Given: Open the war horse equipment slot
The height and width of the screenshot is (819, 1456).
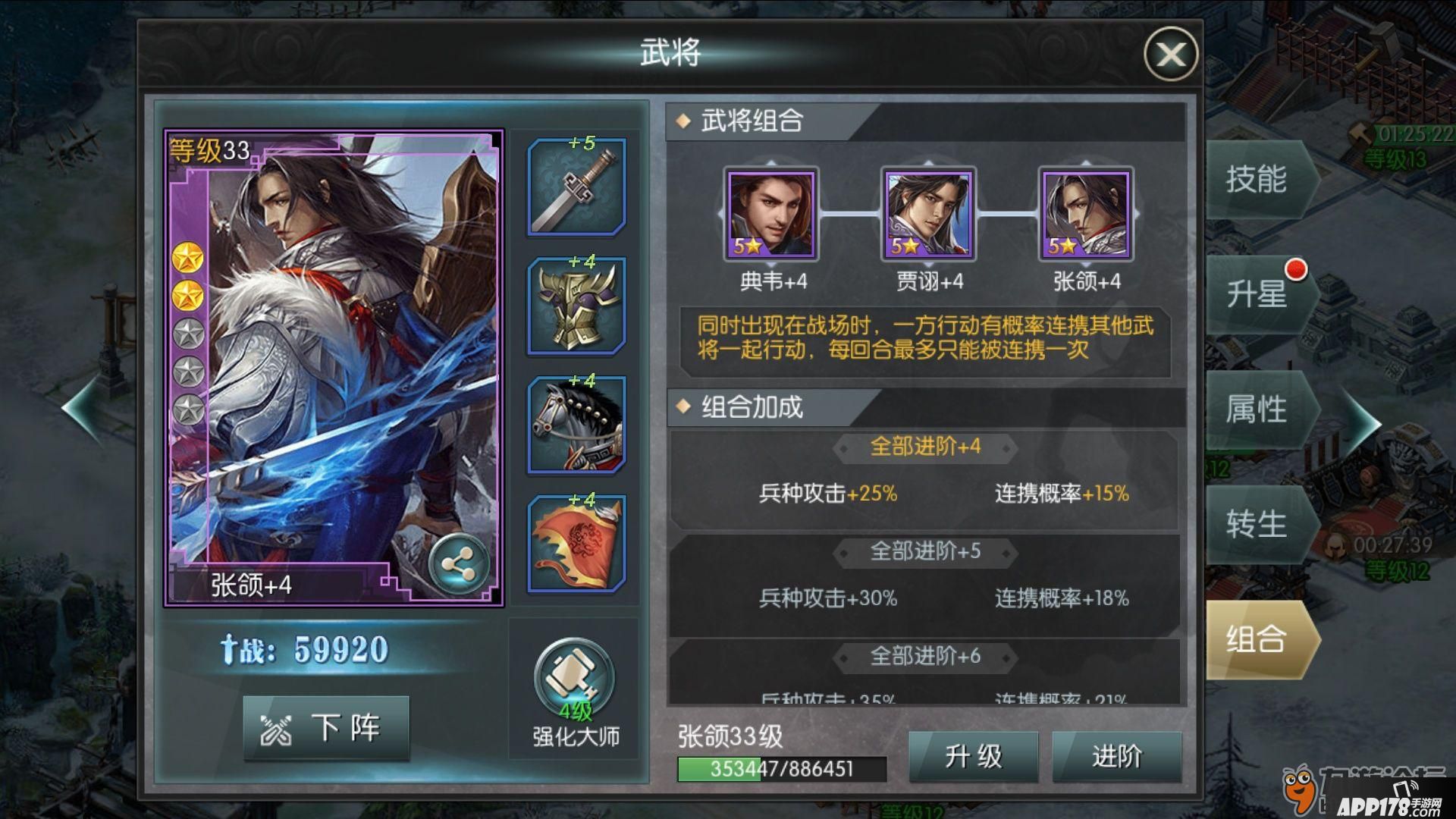Looking at the screenshot, I should [576, 425].
